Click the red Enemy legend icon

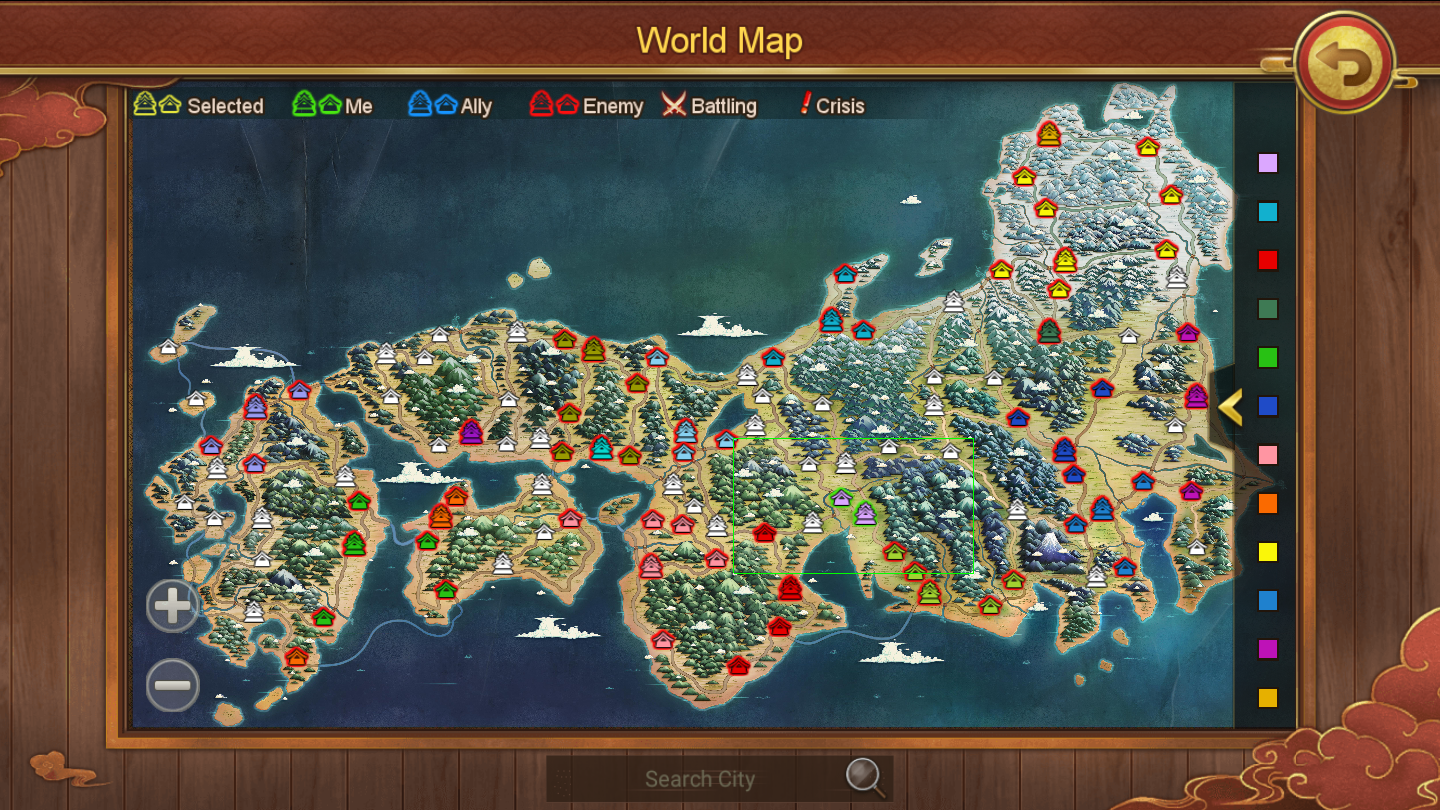click(x=550, y=103)
